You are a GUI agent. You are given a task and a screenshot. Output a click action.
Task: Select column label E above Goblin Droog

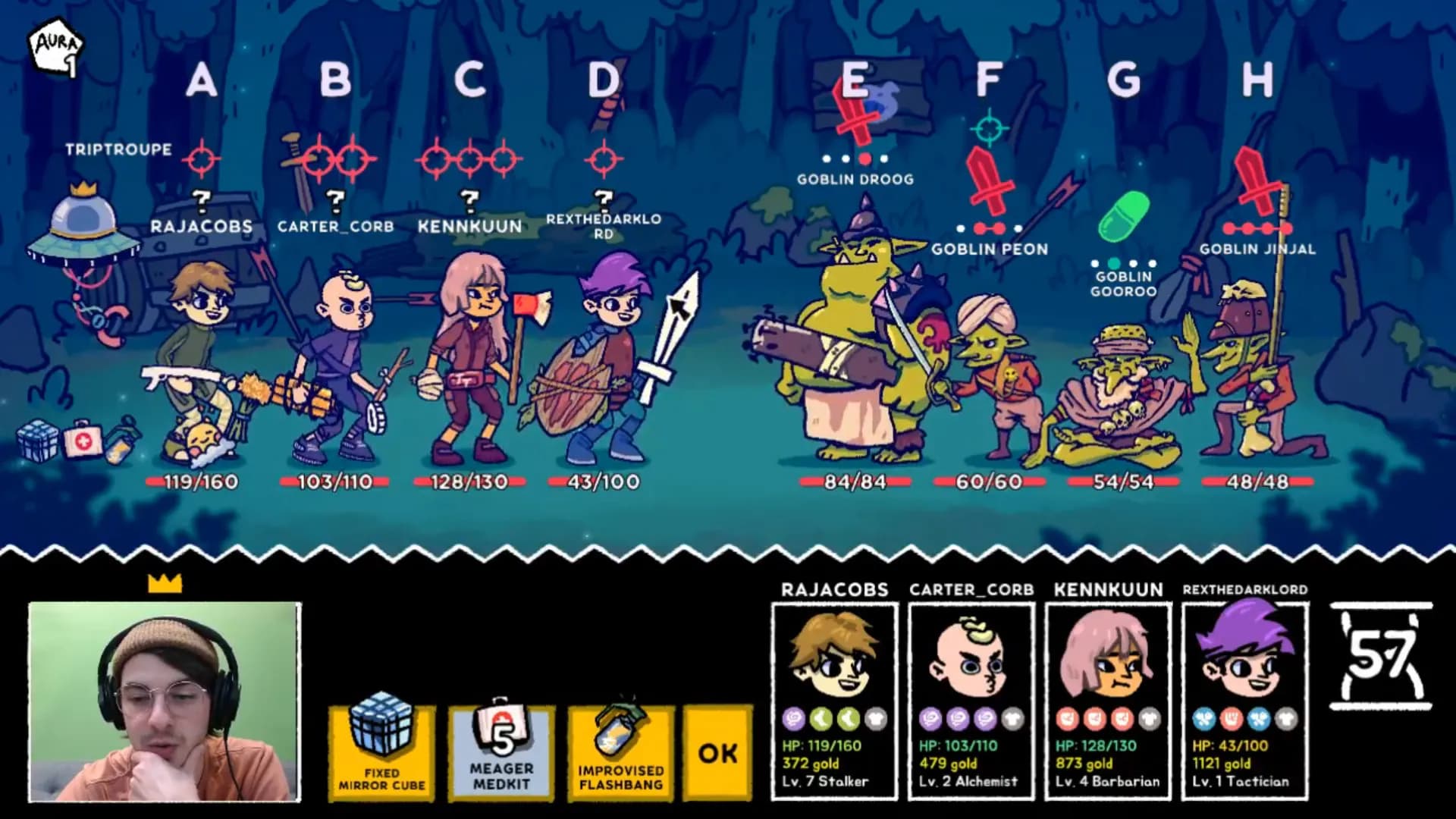pyautogui.click(x=852, y=78)
